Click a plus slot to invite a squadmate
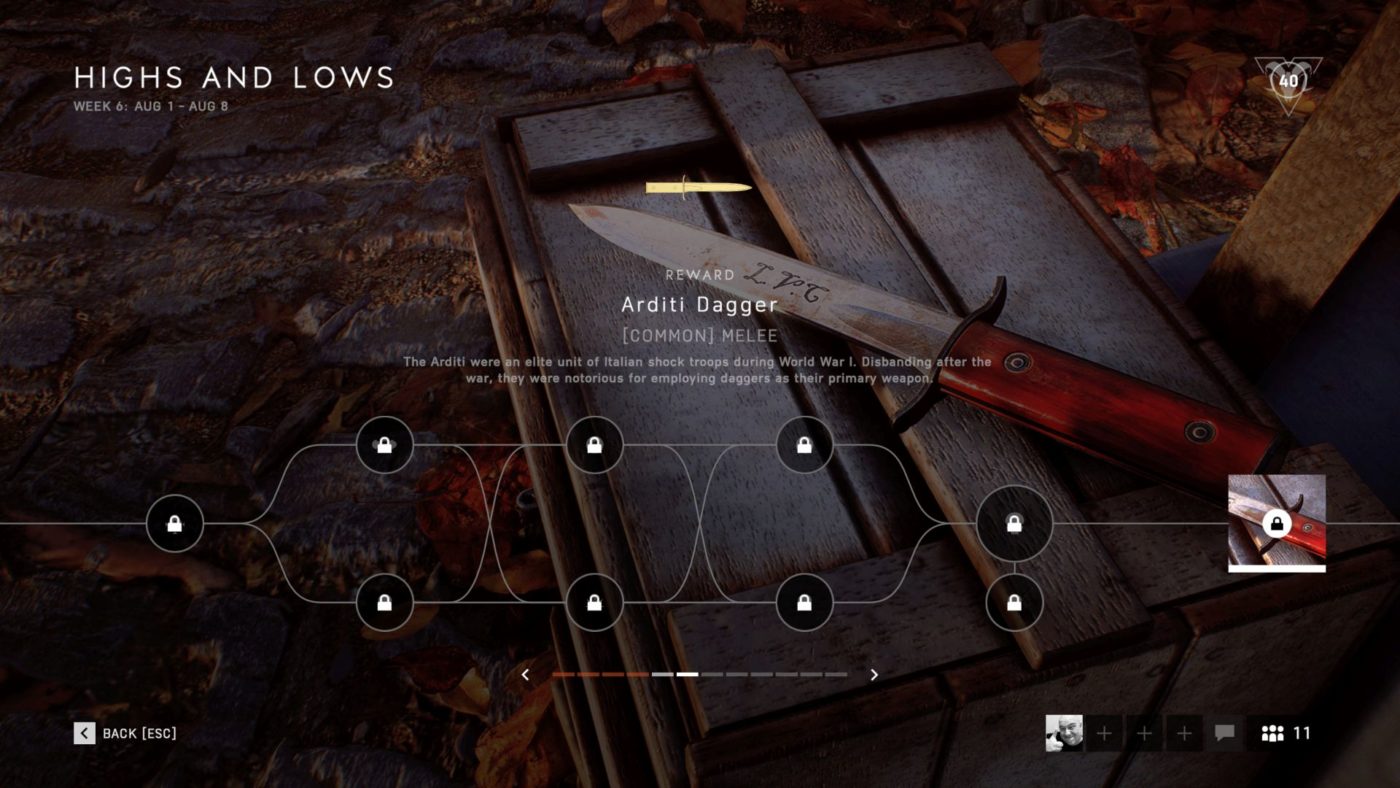Screen dimensions: 1400x788 [1103, 733]
